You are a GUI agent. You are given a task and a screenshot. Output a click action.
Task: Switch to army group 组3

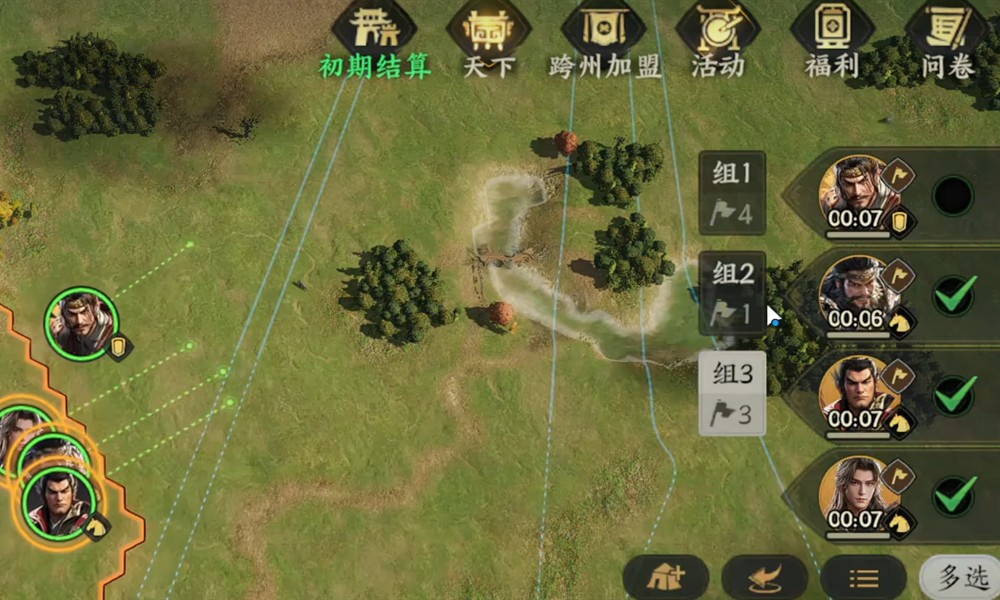[x=732, y=393]
